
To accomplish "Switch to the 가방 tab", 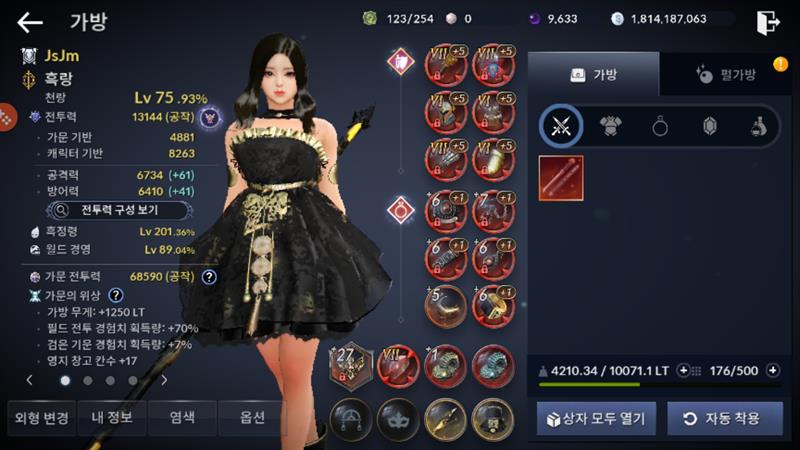I will point(593,74).
